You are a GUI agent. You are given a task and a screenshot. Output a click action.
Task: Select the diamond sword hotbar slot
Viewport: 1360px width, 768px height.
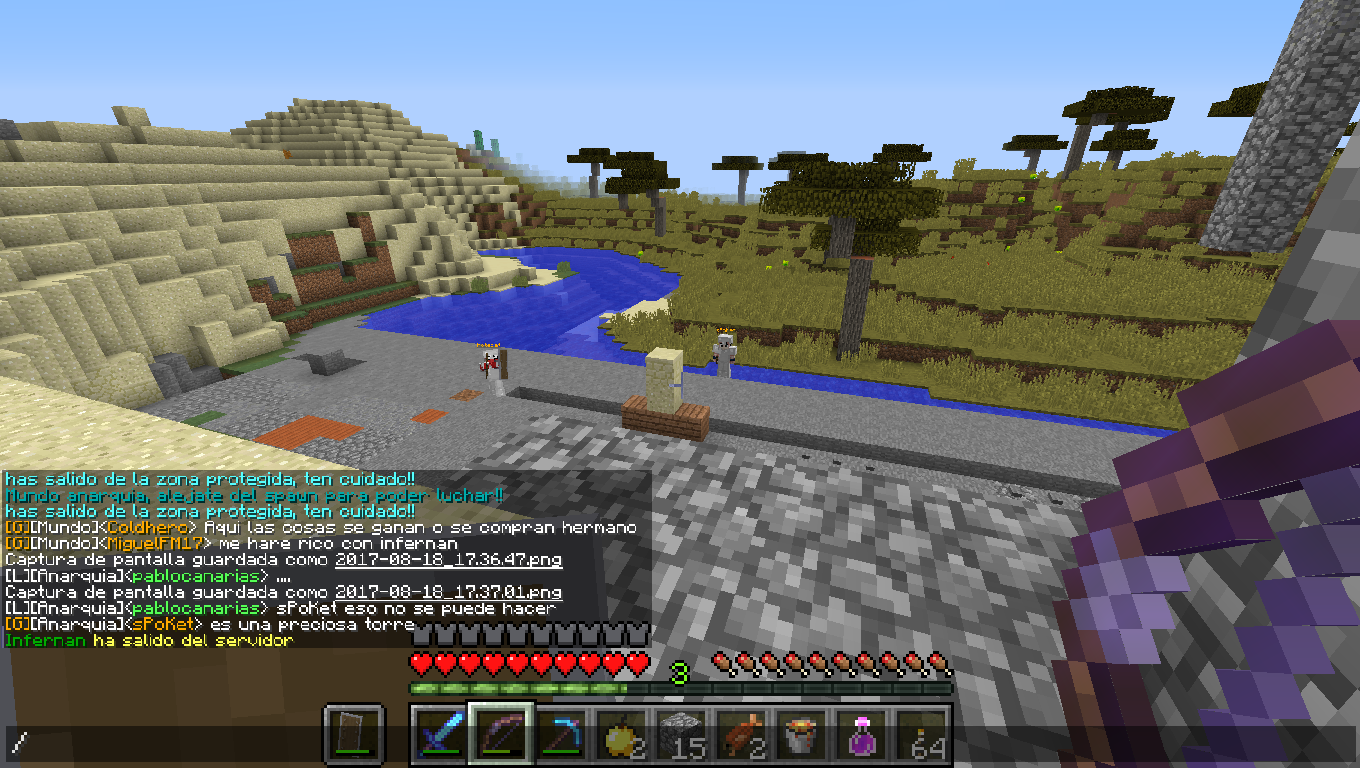442,735
